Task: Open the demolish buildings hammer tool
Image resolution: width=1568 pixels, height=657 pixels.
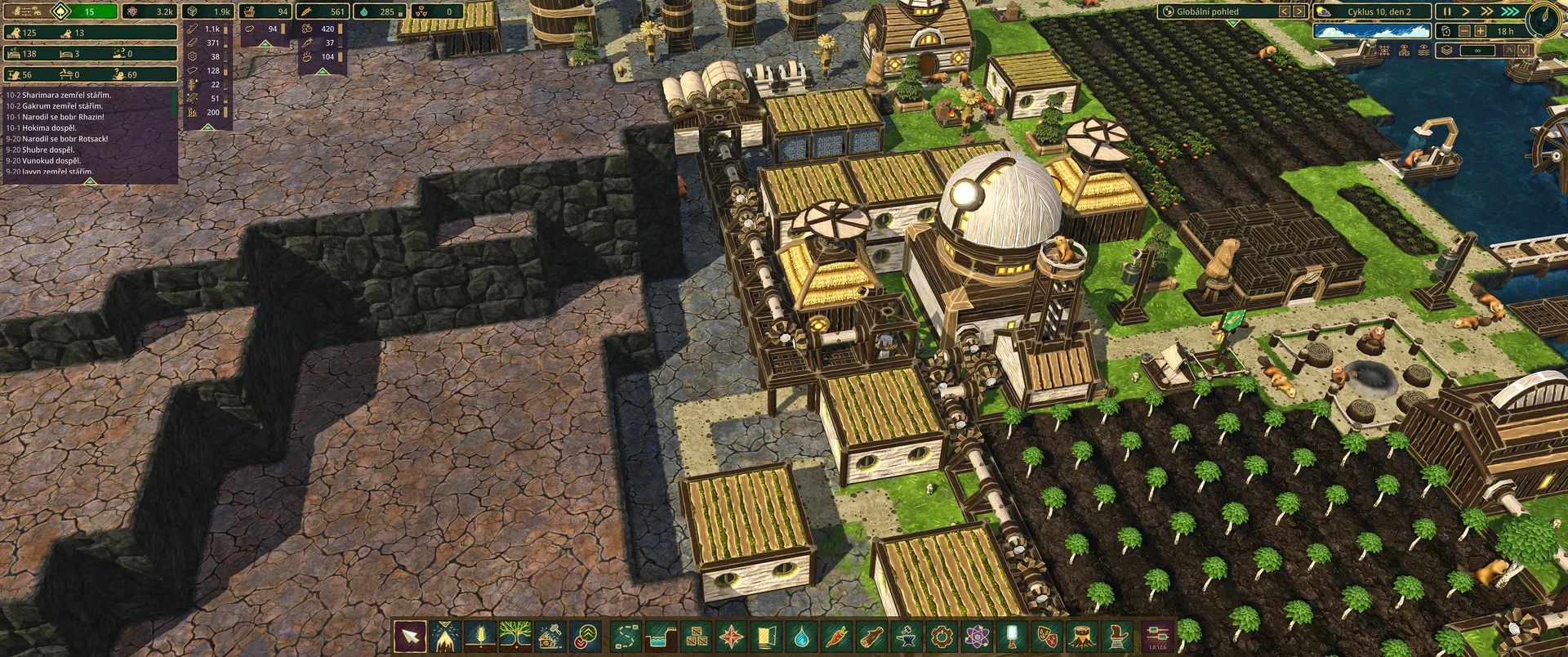Action: [x=550, y=636]
